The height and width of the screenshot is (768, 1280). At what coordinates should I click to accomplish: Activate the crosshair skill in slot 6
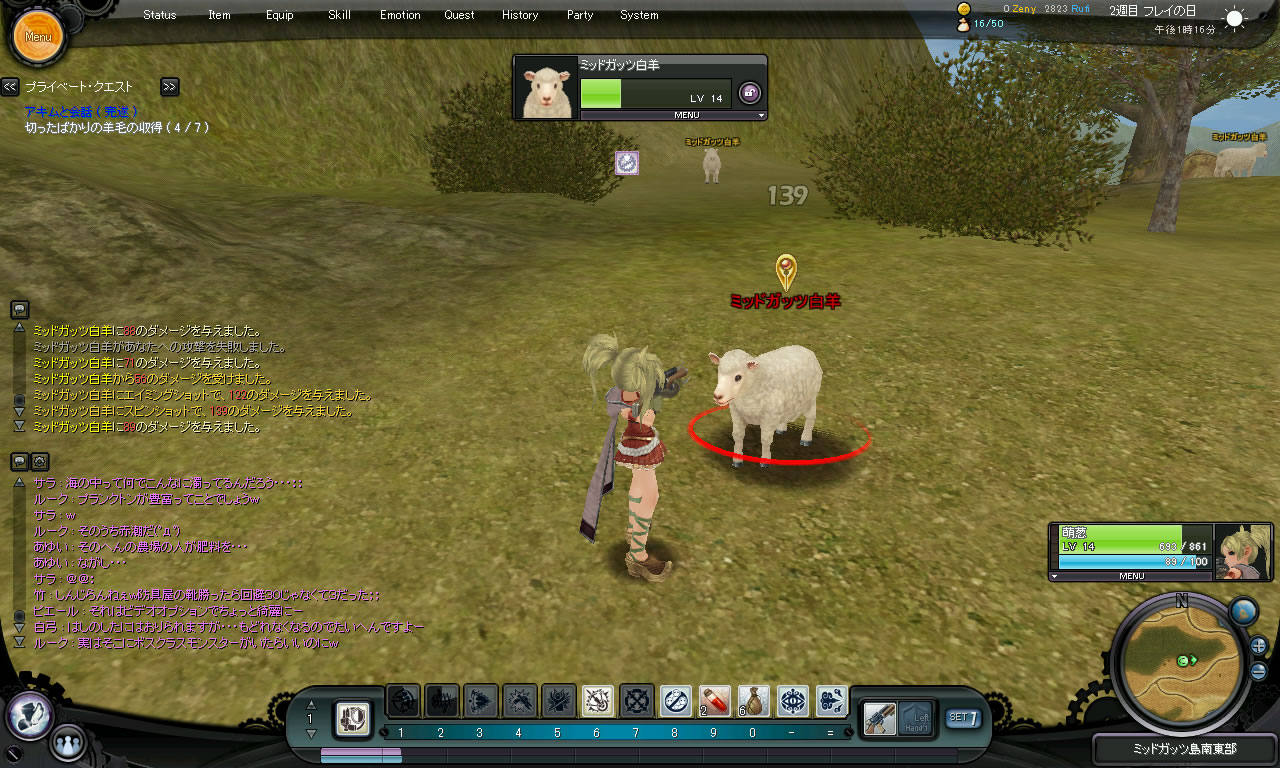click(598, 700)
